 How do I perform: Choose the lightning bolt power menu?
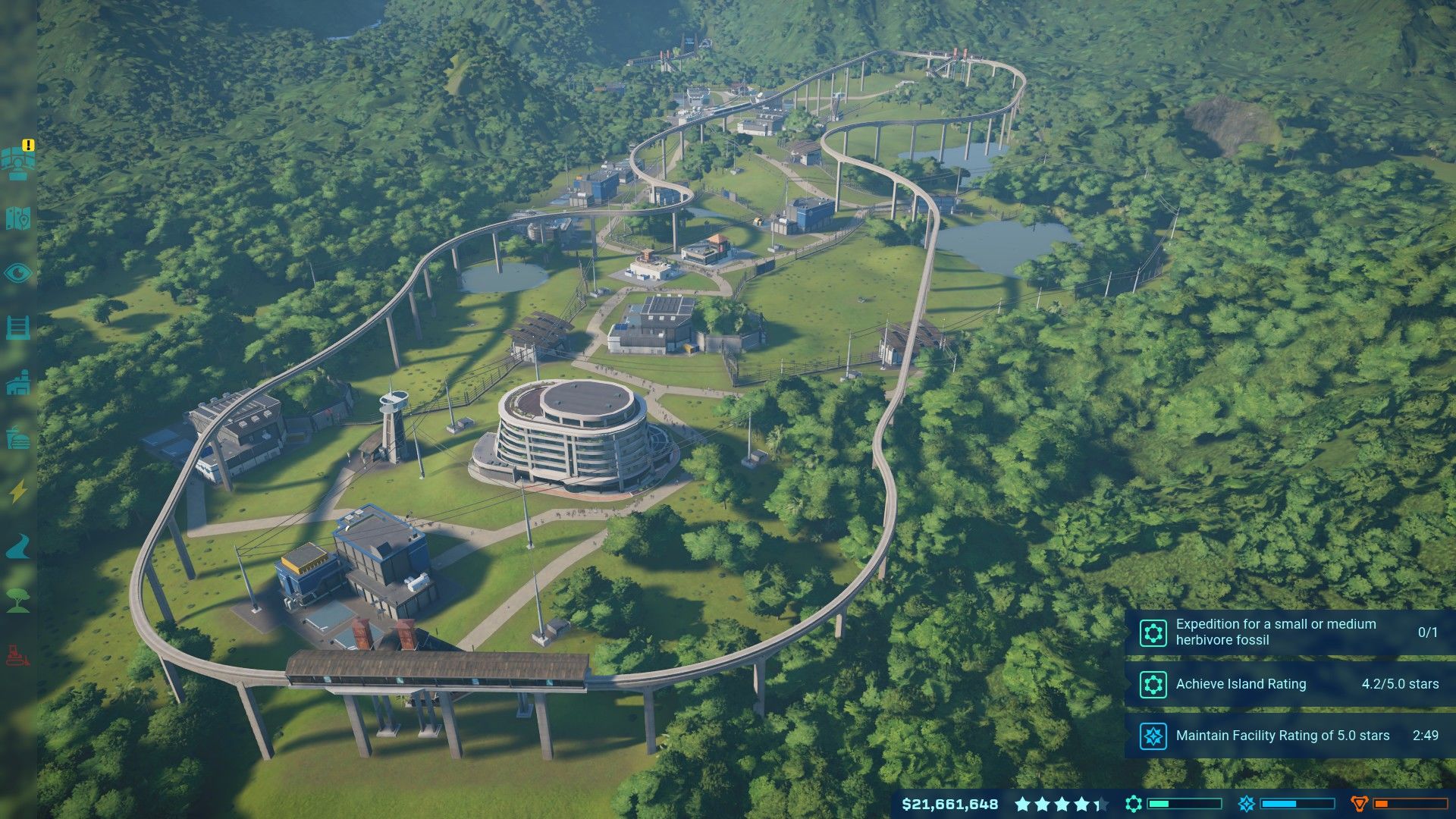(18, 492)
